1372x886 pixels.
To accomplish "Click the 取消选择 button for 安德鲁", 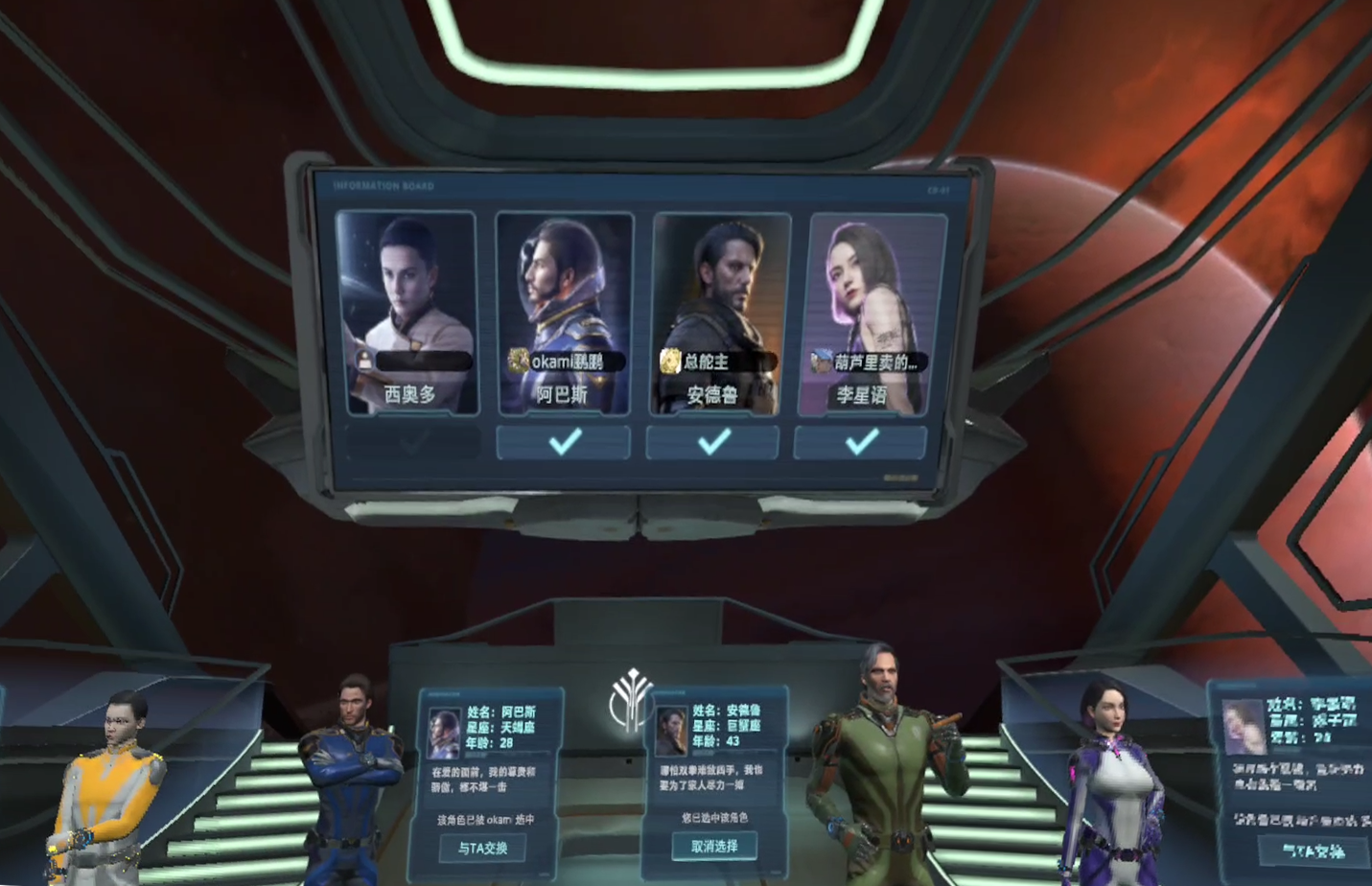I will click(x=714, y=846).
